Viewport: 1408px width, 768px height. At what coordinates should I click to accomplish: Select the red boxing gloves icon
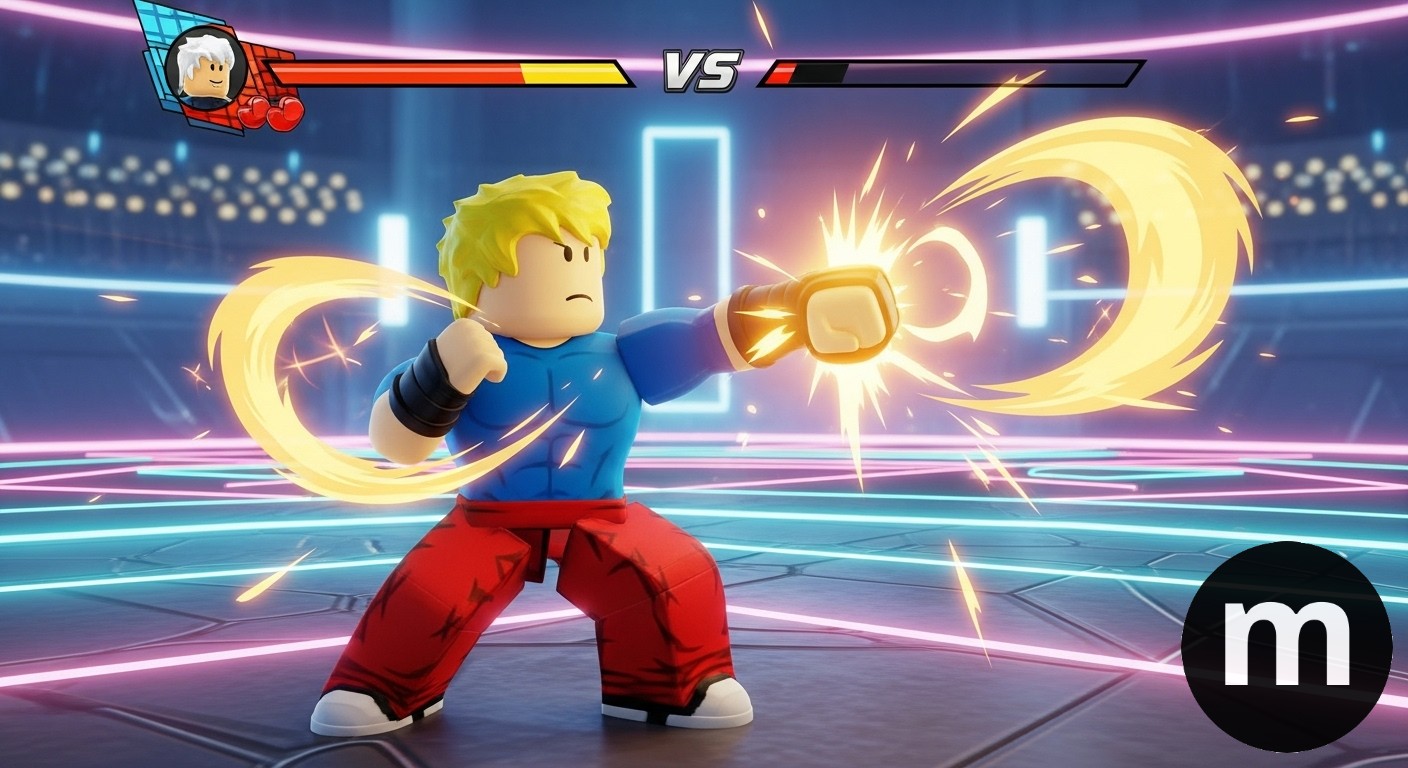pyautogui.click(x=271, y=112)
